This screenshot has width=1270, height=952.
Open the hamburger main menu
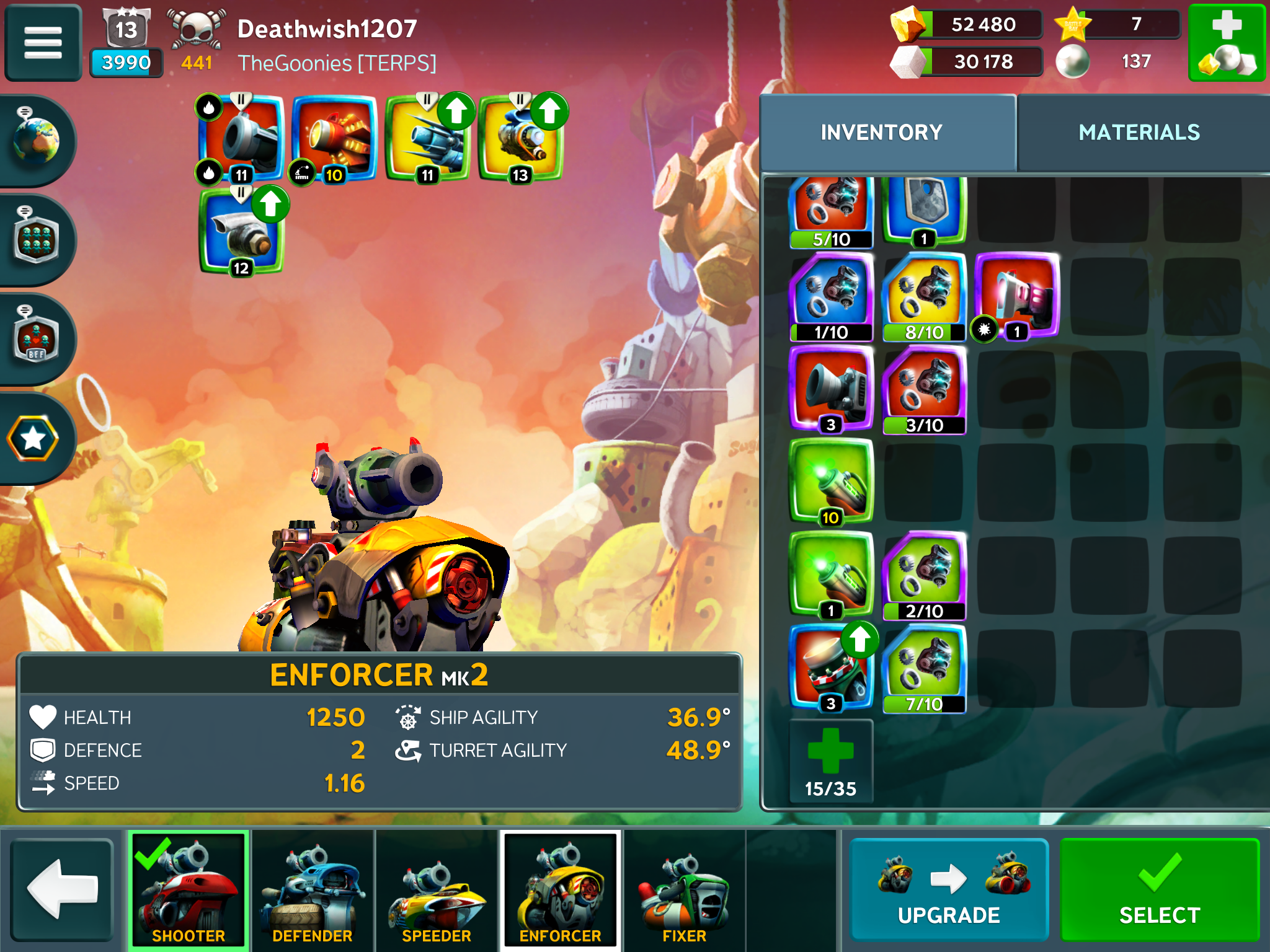(43, 42)
